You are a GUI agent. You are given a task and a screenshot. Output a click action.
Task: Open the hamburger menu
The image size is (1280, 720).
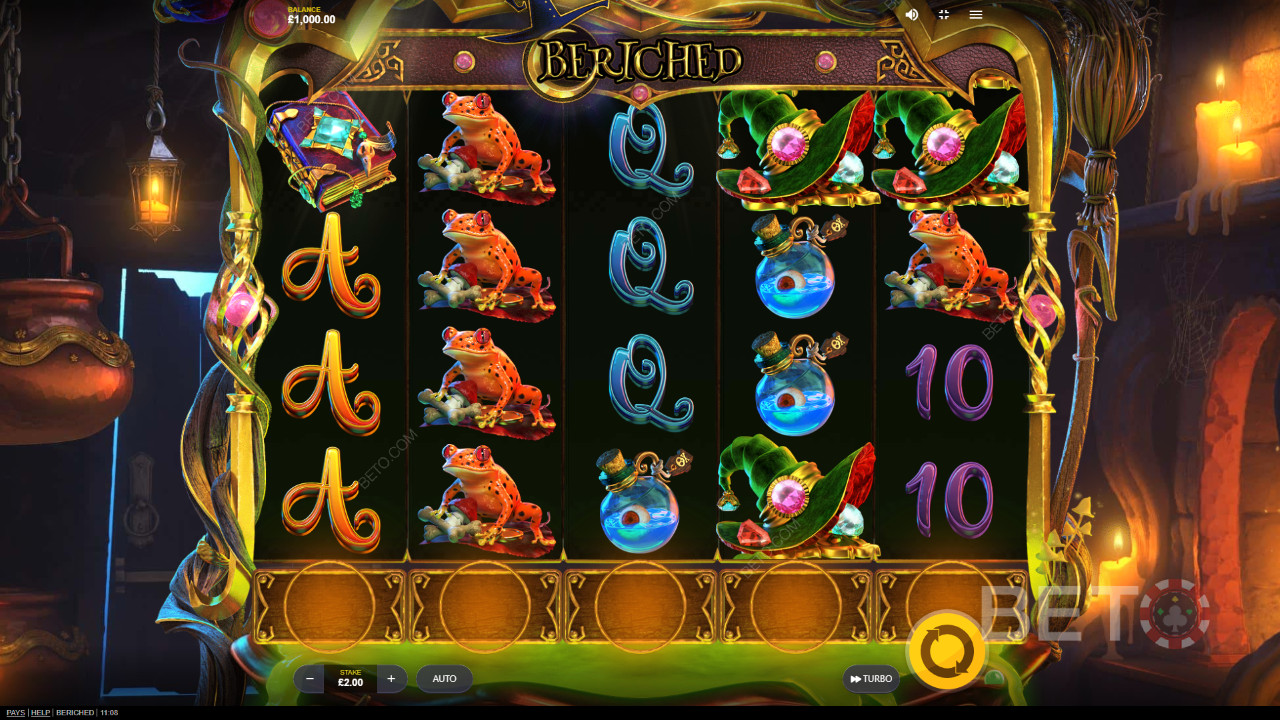point(975,15)
